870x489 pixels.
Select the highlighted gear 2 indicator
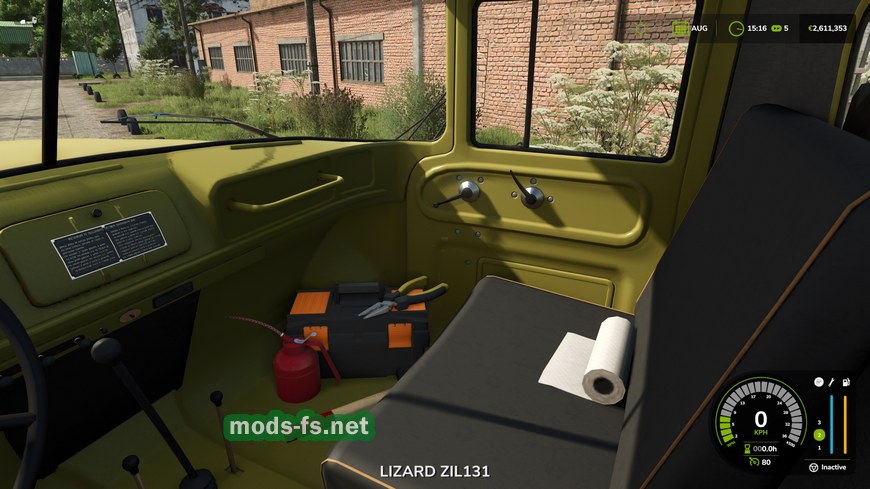(x=818, y=435)
